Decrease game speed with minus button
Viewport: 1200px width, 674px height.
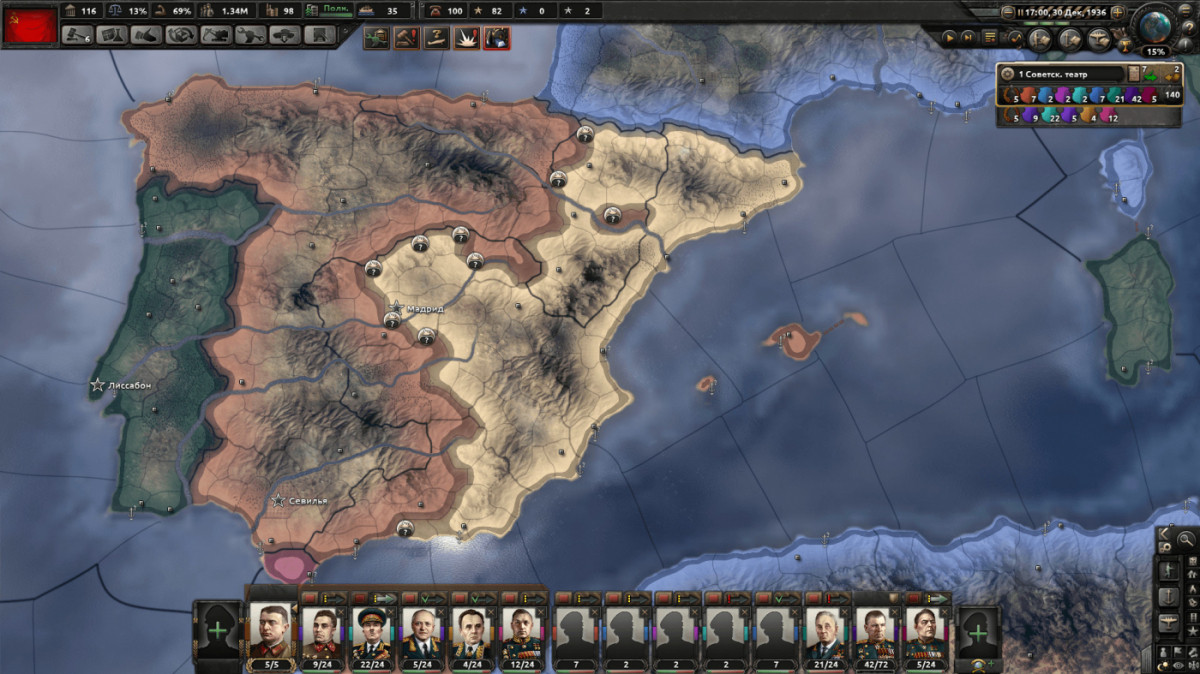(x=1008, y=13)
